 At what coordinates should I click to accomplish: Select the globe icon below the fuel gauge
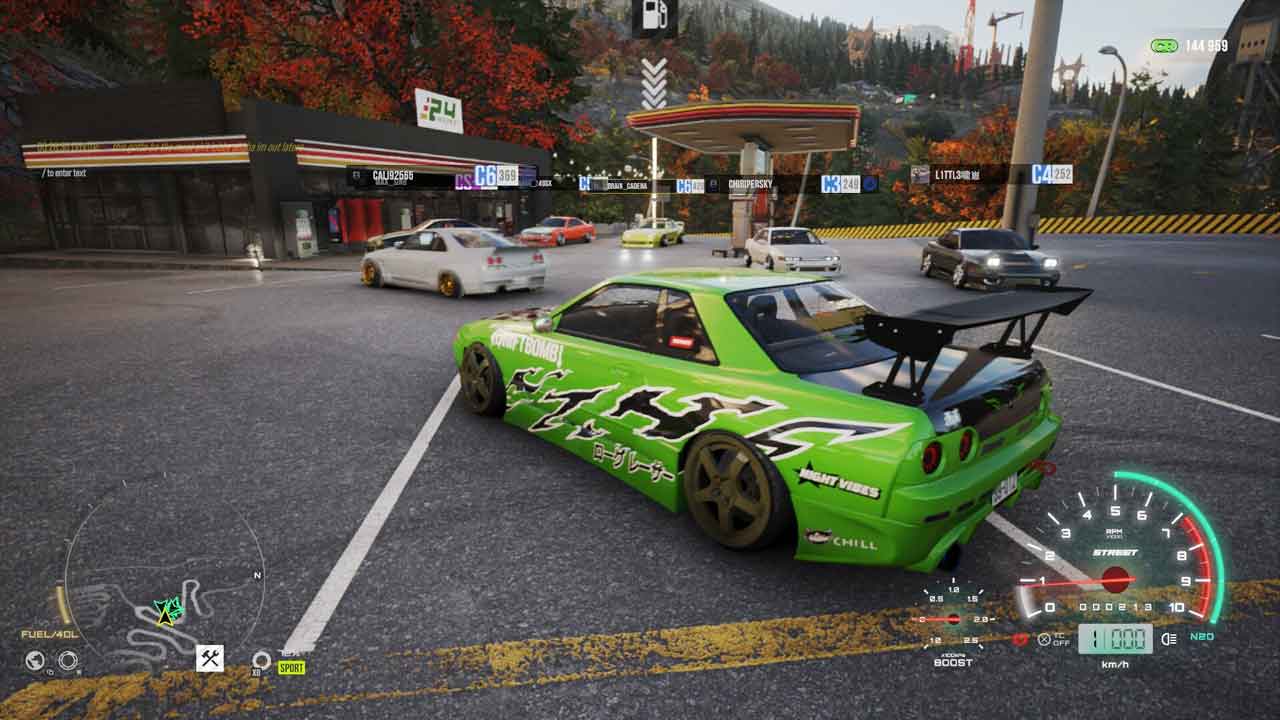pos(36,660)
